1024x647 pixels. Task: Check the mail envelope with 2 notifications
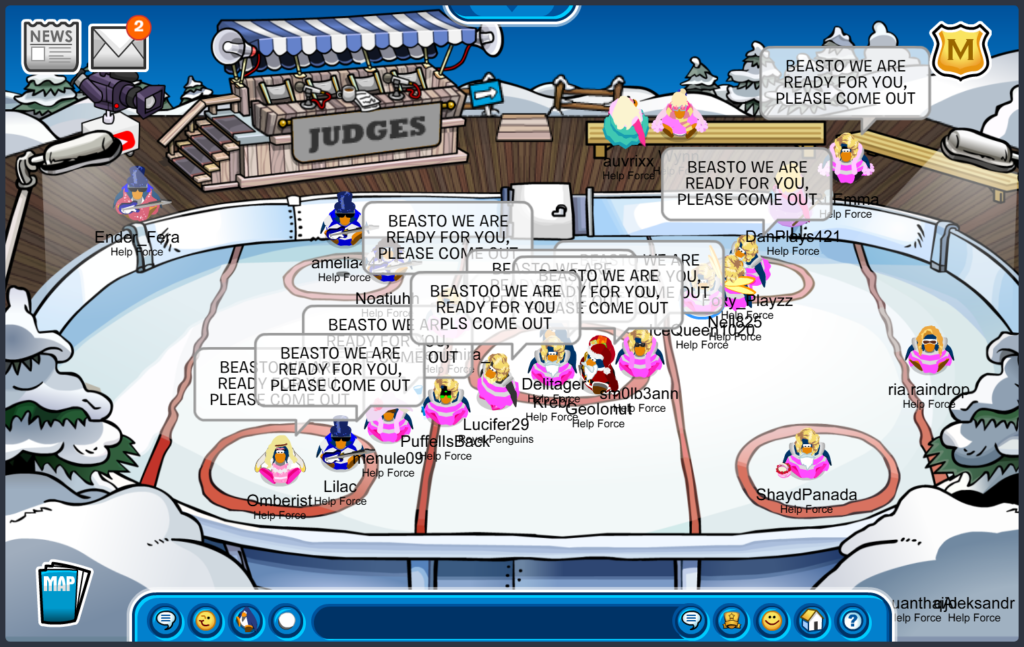[x=118, y=46]
